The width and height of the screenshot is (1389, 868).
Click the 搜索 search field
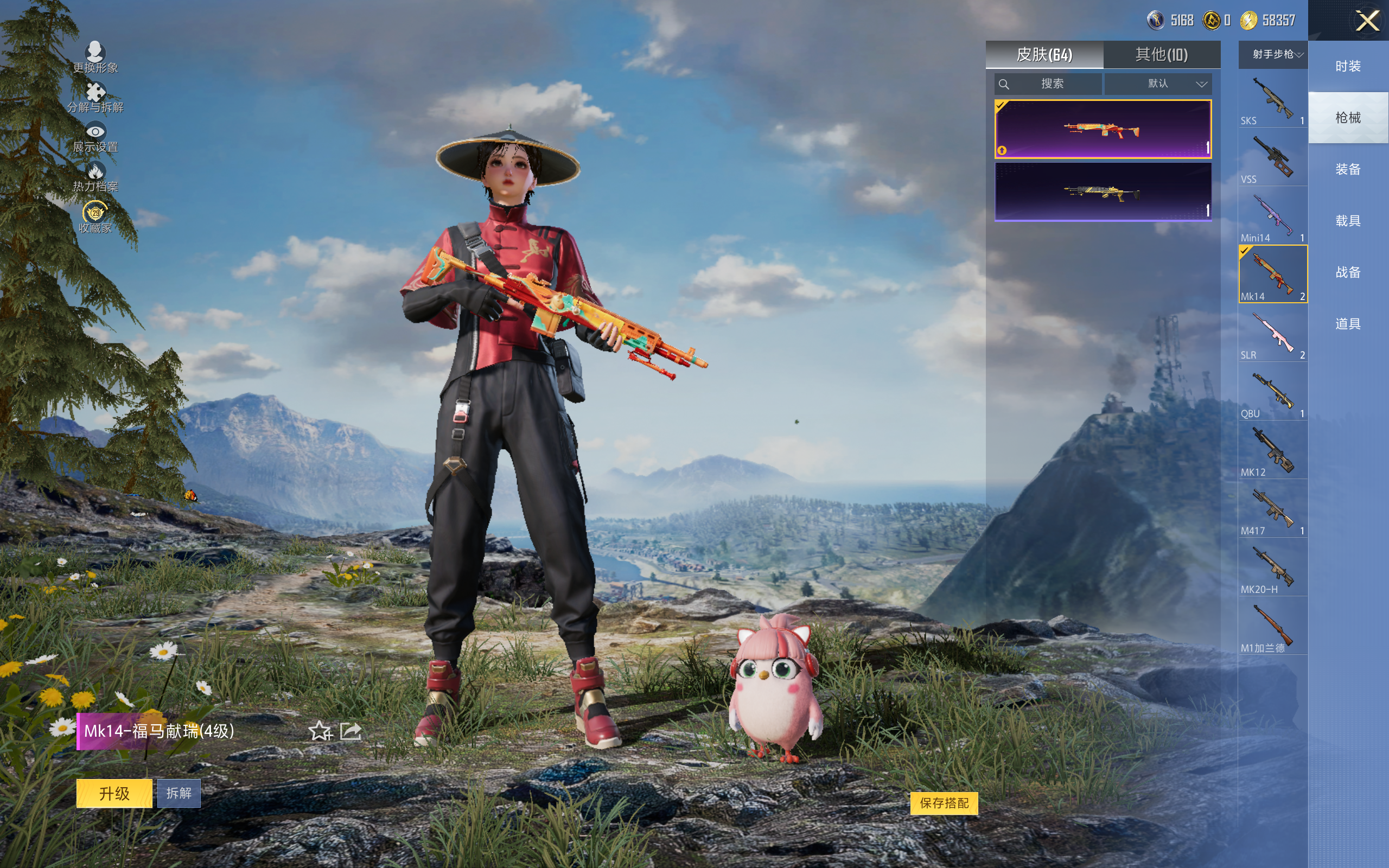click(x=1048, y=84)
